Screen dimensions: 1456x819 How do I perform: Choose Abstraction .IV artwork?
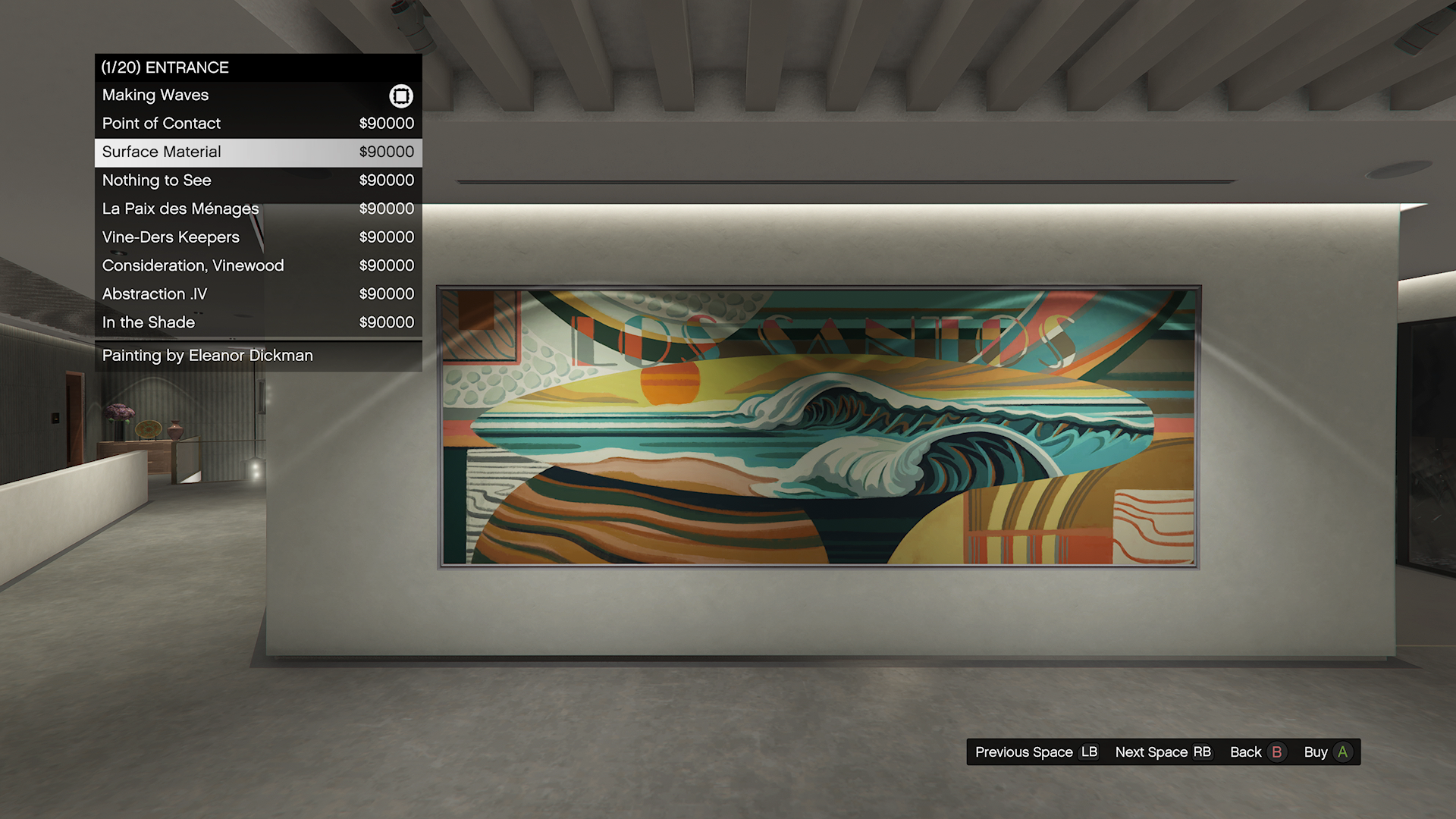pyautogui.click(x=258, y=294)
